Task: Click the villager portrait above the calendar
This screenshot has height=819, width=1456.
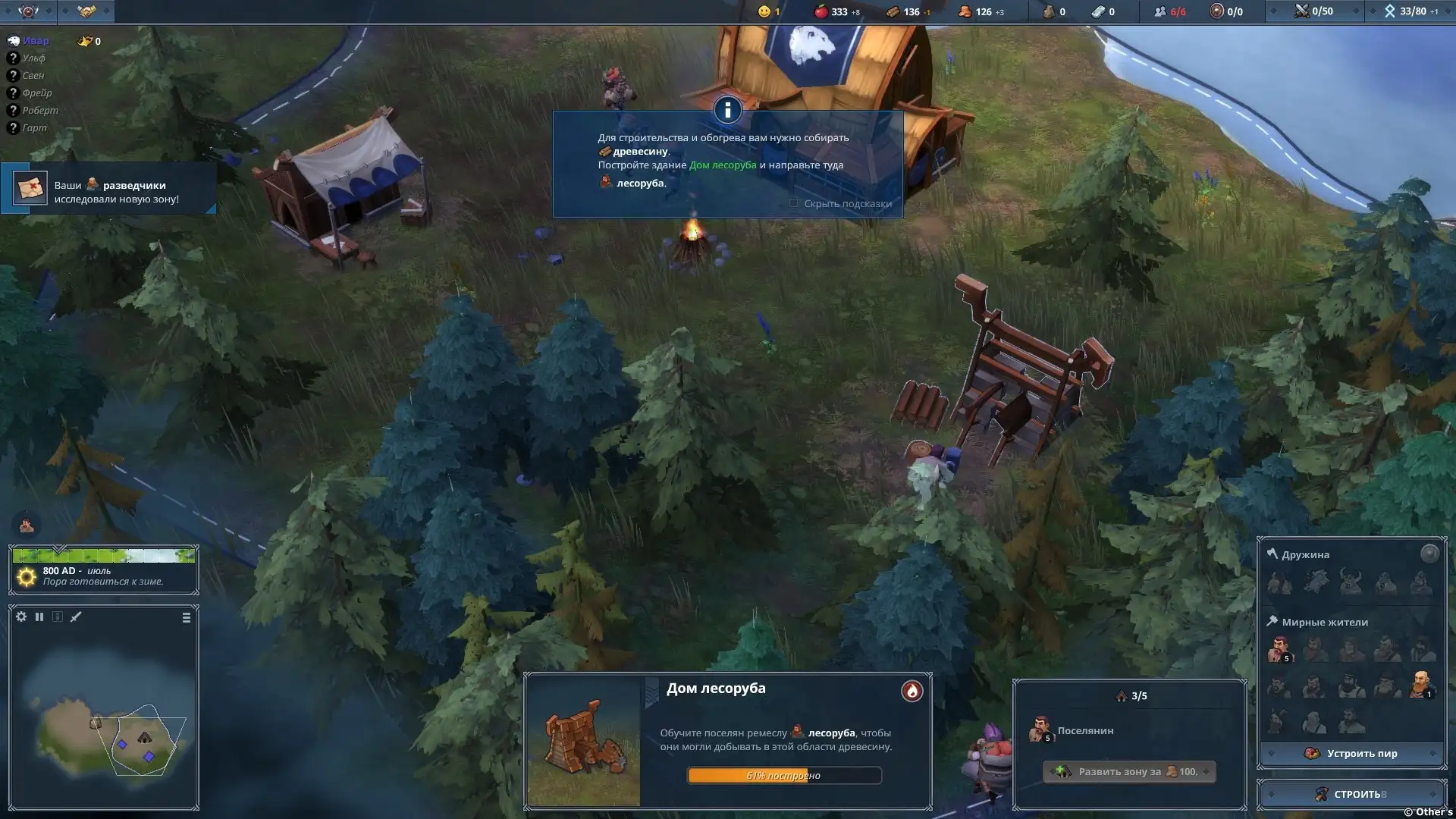Action: coord(27,525)
